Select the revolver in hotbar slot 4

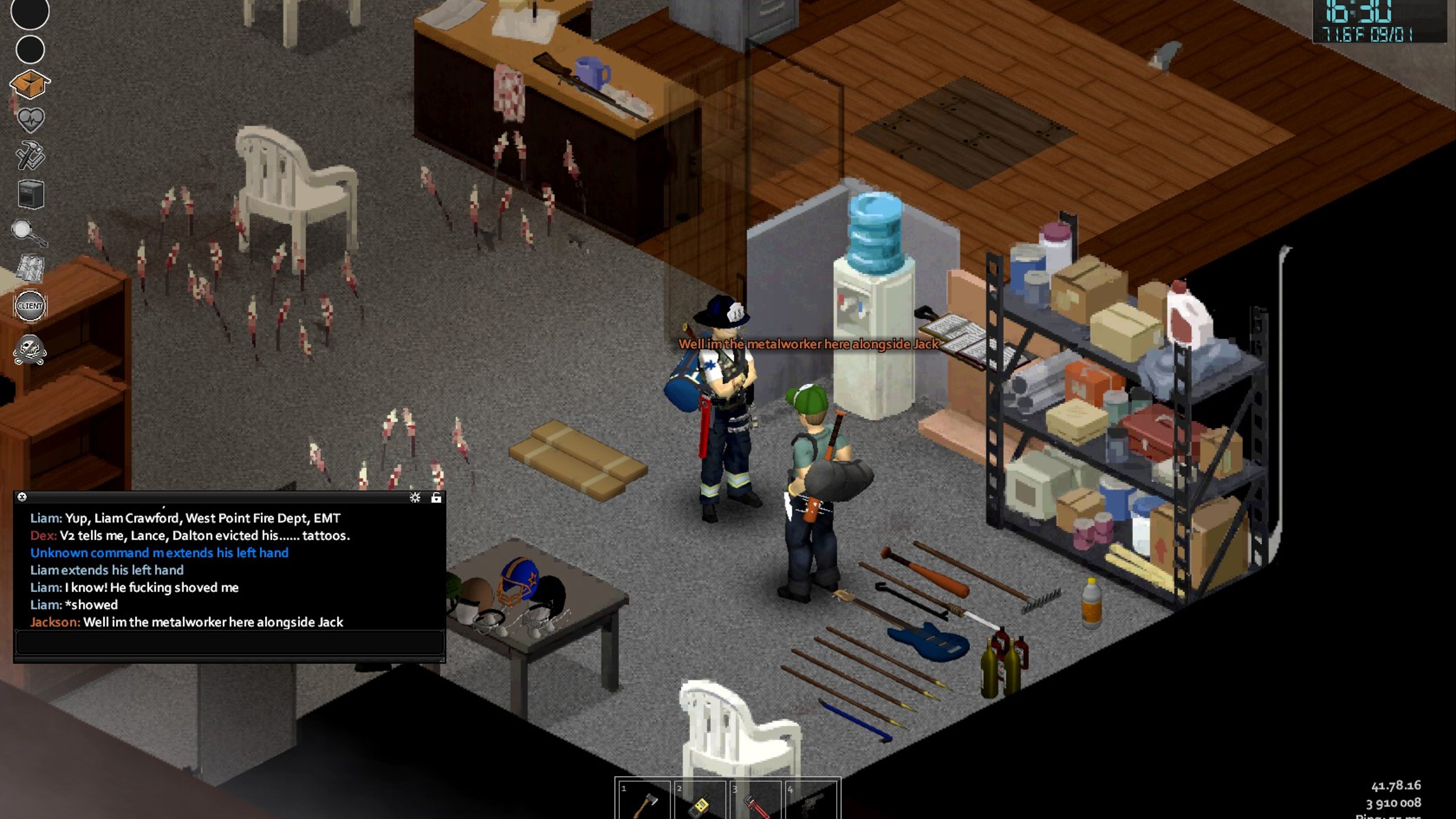[x=810, y=802]
